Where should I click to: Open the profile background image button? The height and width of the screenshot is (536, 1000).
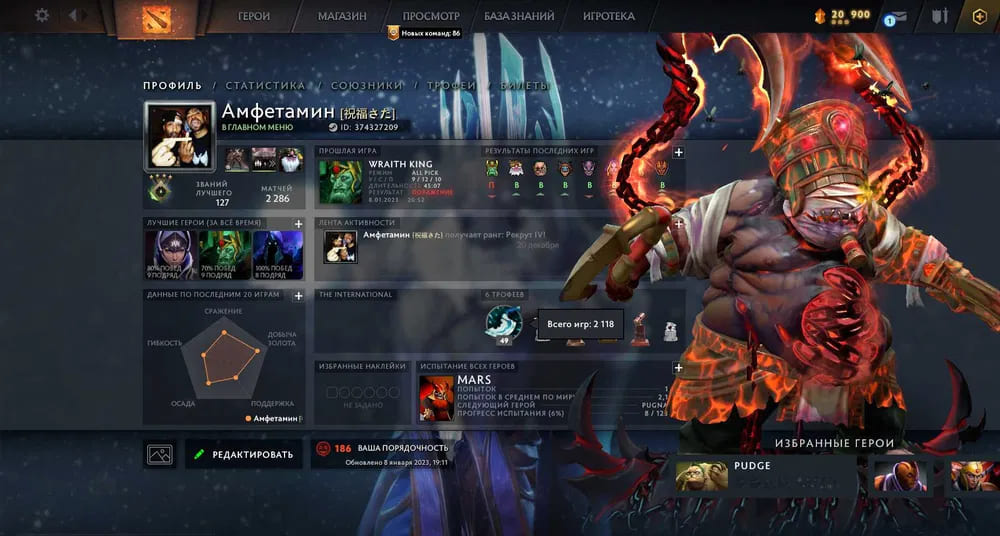coord(160,454)
